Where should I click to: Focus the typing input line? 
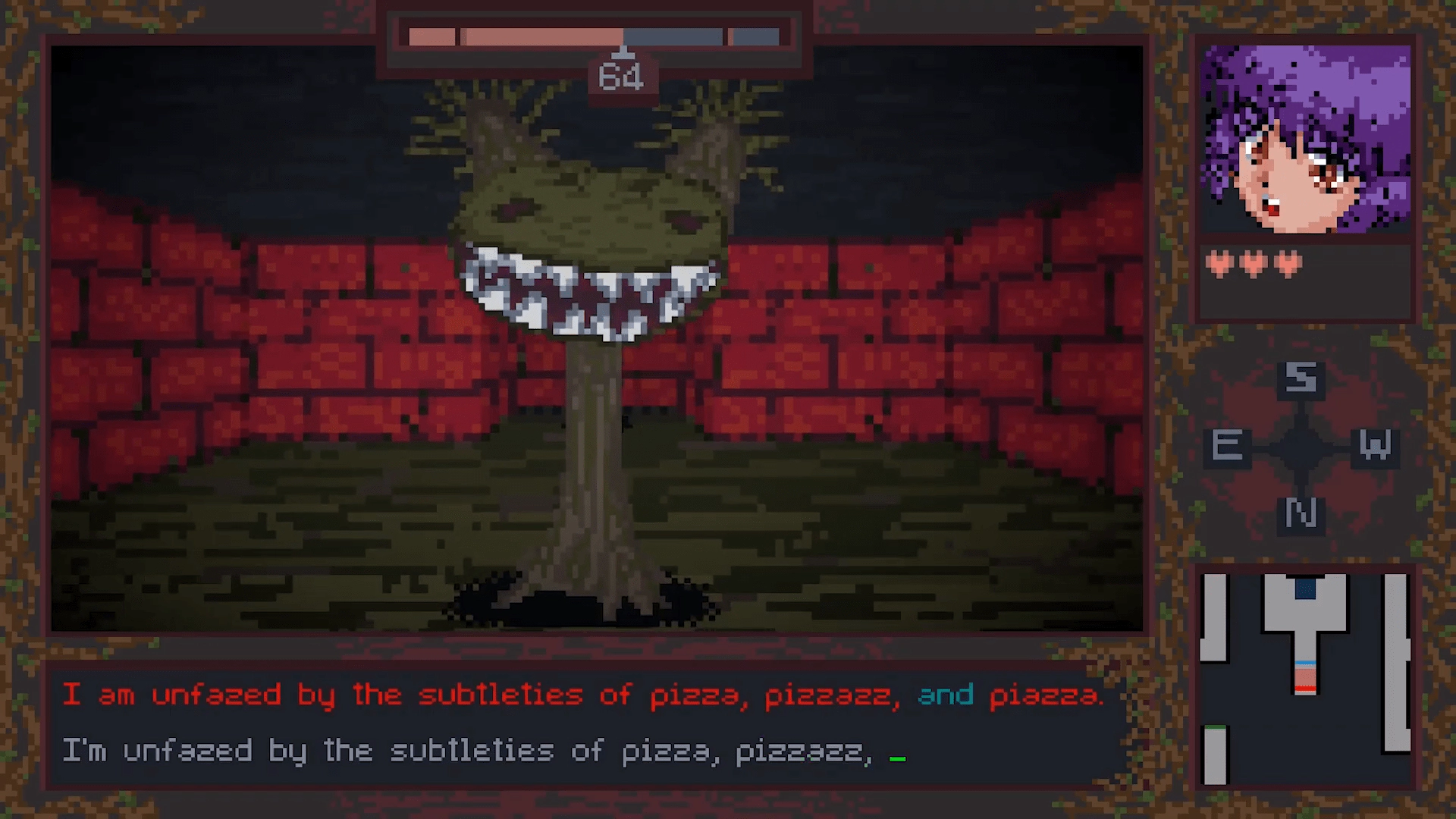[584, 752]
